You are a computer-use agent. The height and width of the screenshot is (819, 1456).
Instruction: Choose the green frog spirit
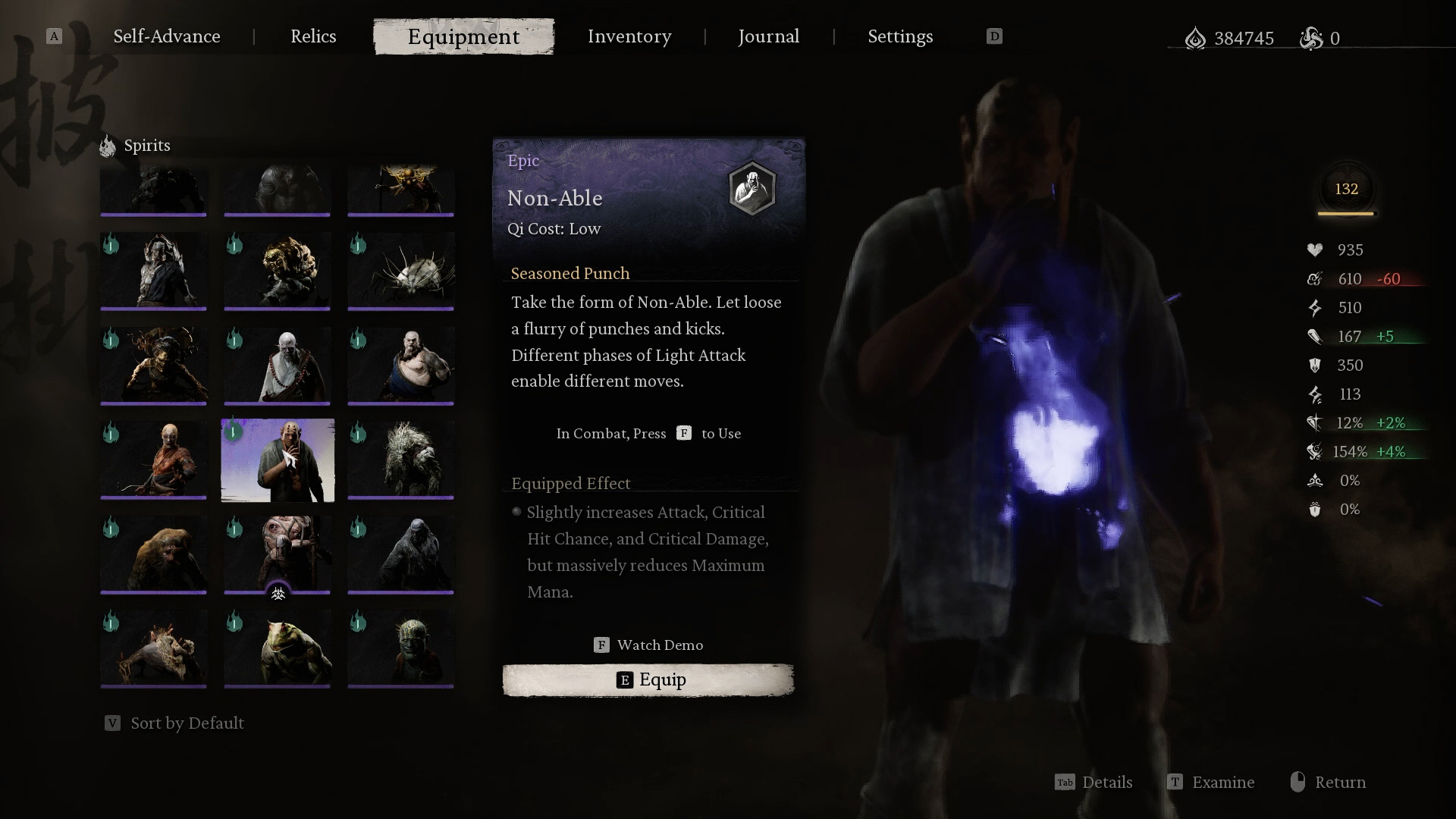tap(278, 650)
